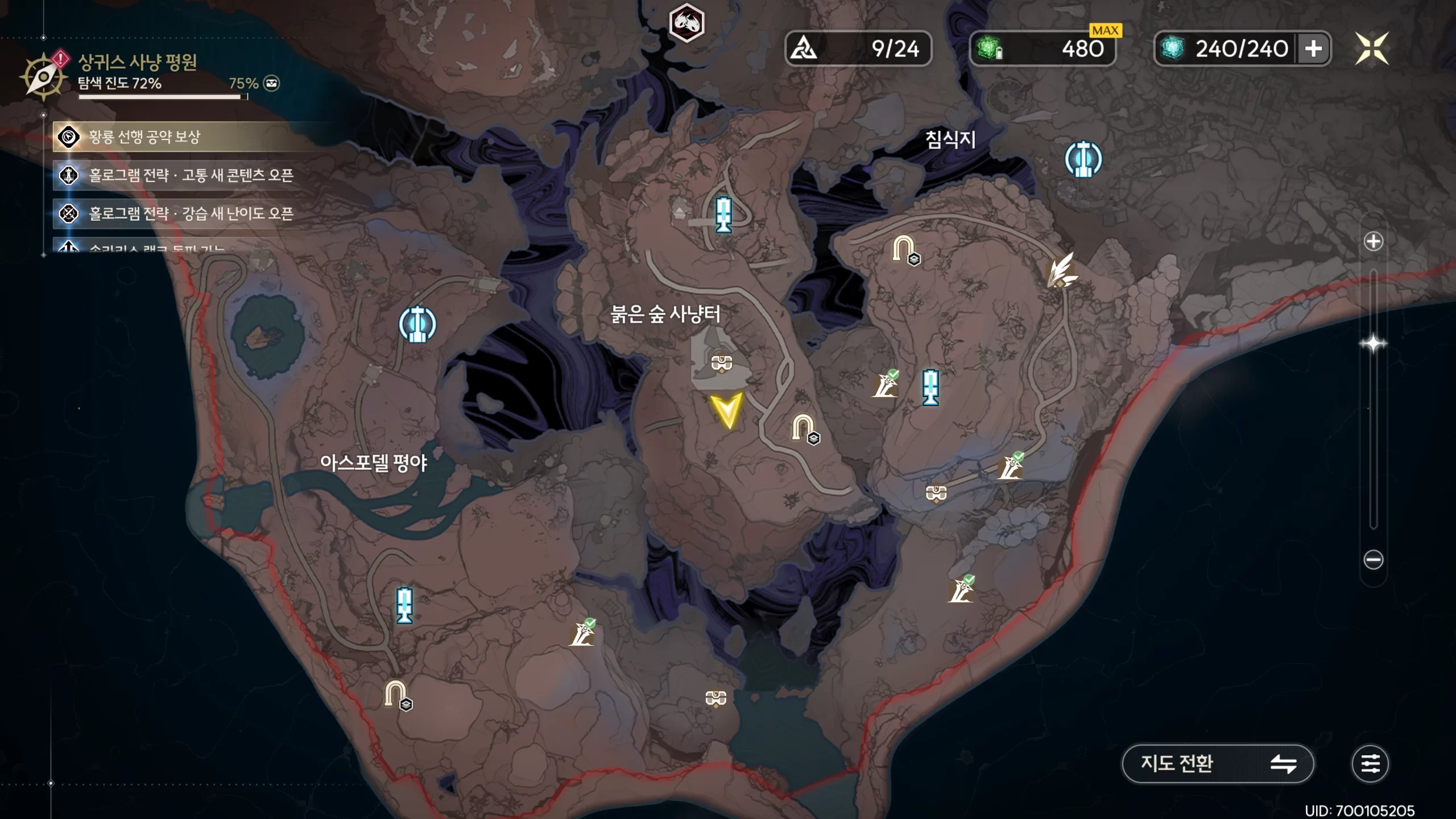Click the compass icon beside 상귀스 사냥 평원

tap(43, 76)
